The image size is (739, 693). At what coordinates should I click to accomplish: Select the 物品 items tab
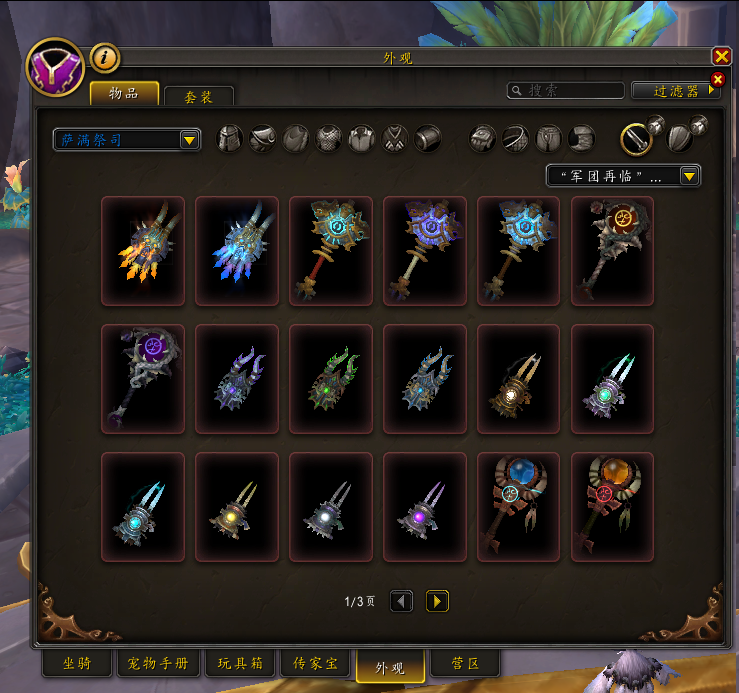coord(125,94)
